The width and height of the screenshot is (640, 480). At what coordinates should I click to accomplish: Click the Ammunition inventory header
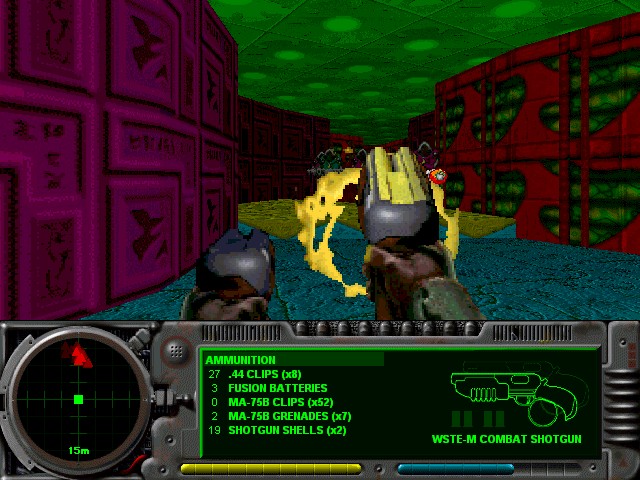(241, 360)
